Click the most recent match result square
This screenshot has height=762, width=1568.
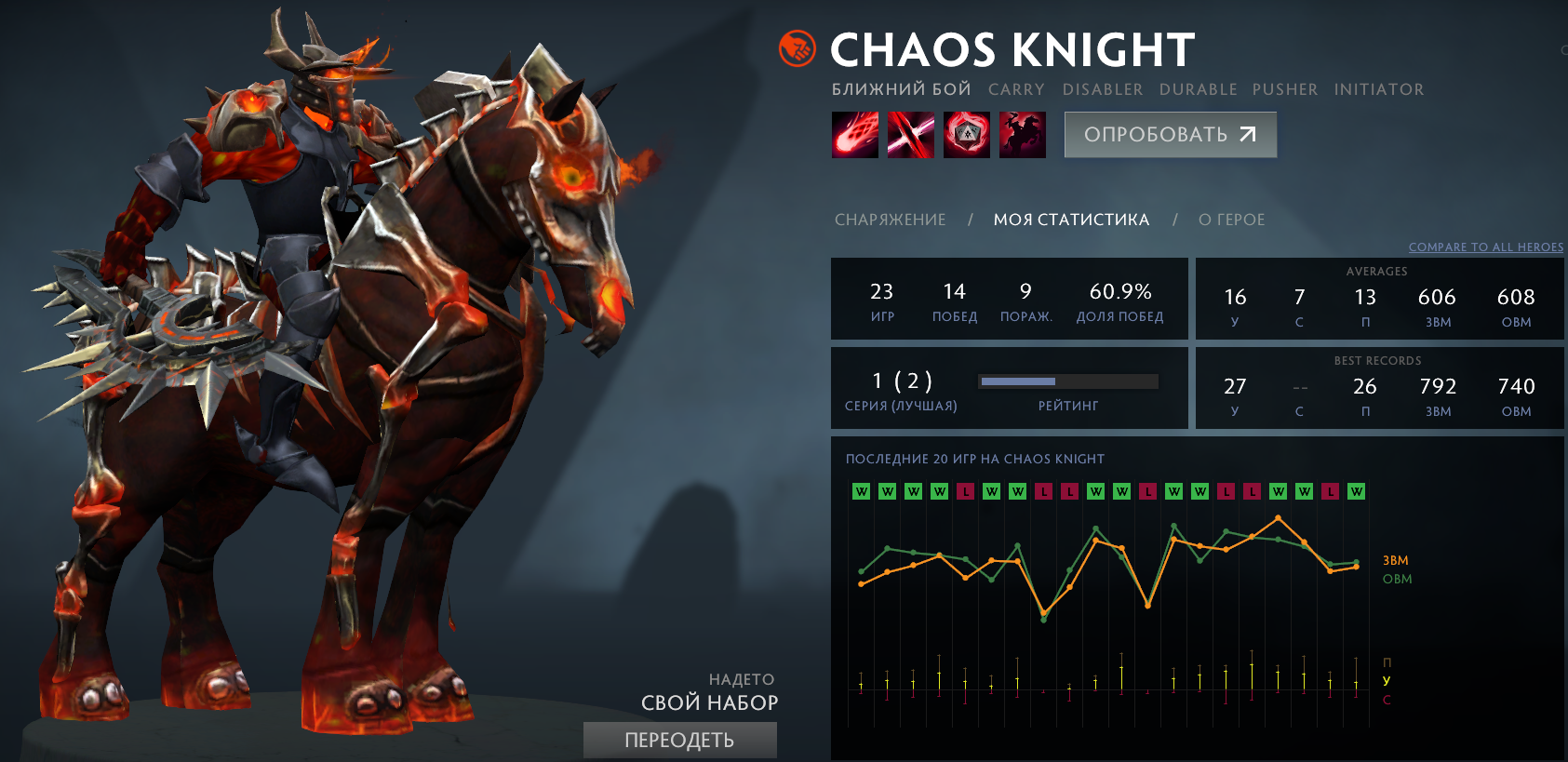tap(1356, 491)
